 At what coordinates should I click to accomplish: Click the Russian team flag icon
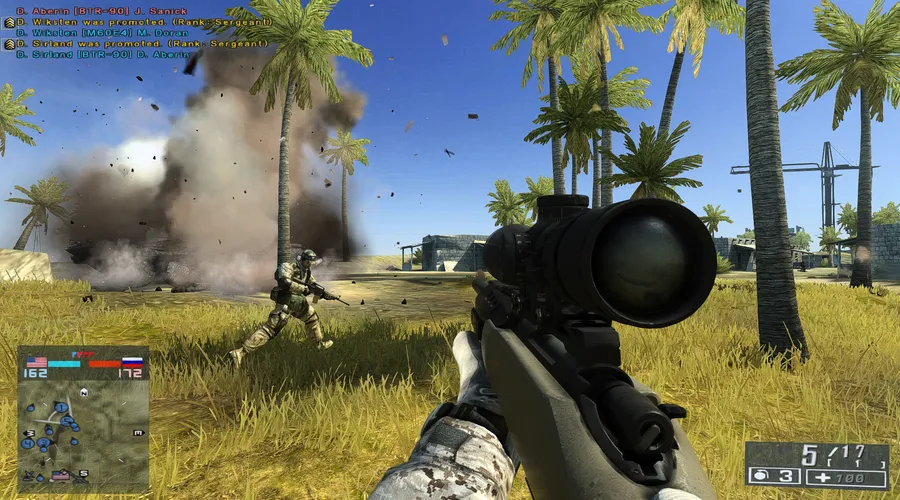point(132,362)
